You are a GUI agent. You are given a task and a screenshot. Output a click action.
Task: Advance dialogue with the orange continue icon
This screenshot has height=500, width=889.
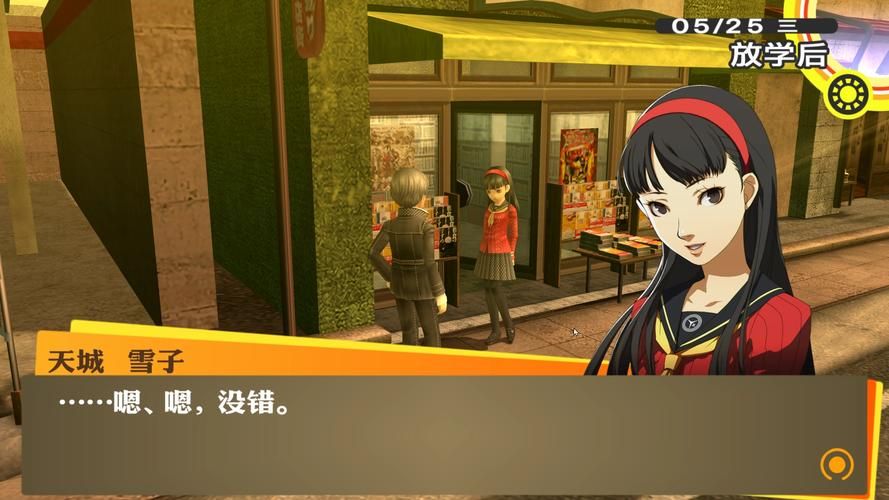[835, 464]
